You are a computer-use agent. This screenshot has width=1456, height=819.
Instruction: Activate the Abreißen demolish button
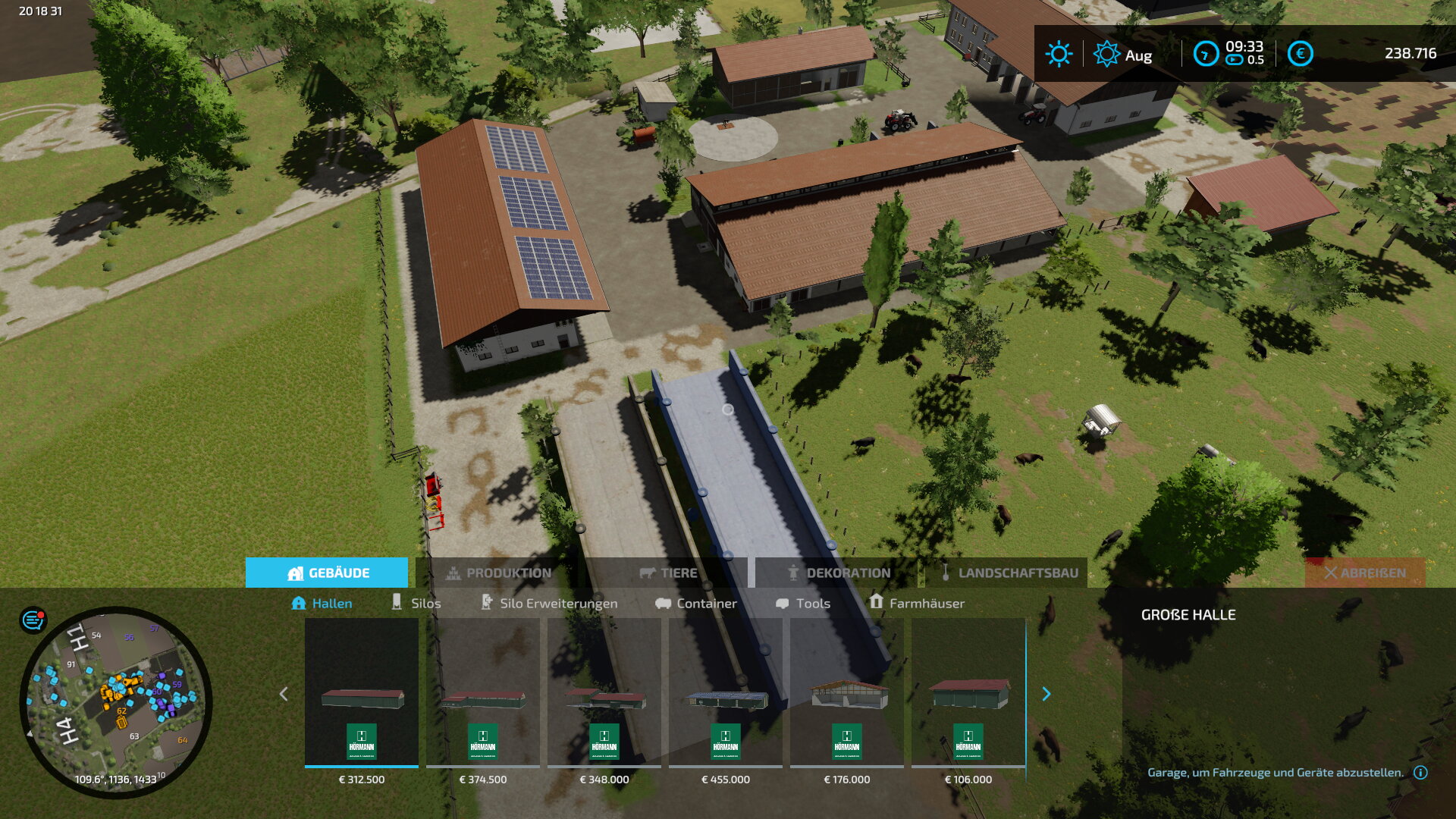coord(1364,573)
